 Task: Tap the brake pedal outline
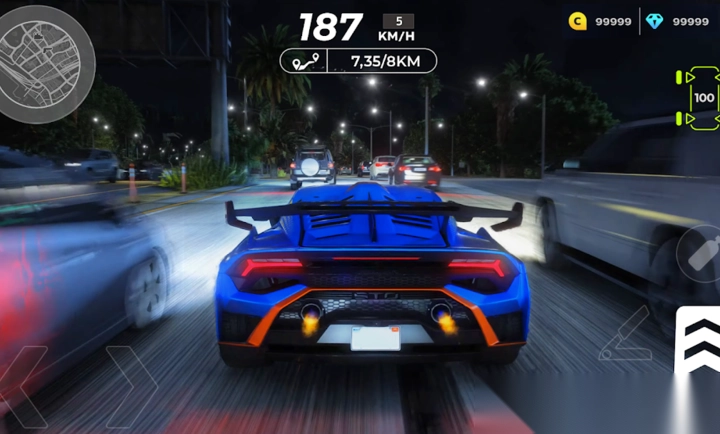(x=624, y=336)
